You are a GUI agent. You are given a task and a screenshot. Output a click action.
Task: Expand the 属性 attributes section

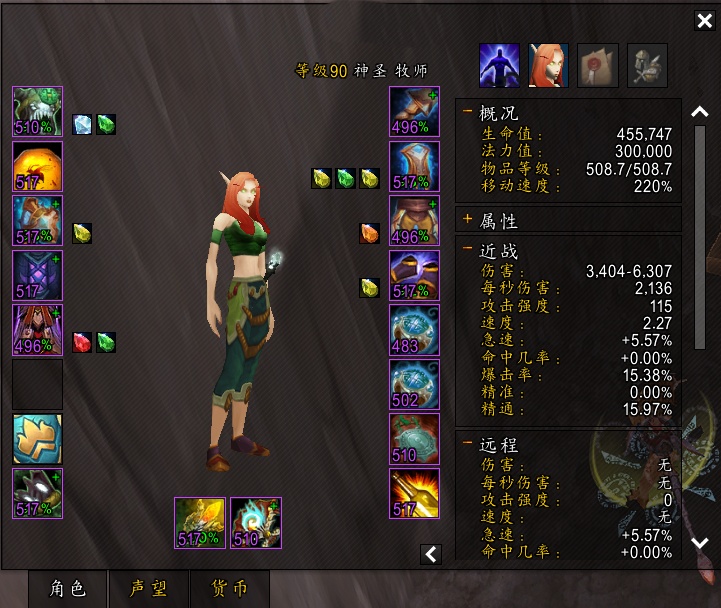(468, 219)
